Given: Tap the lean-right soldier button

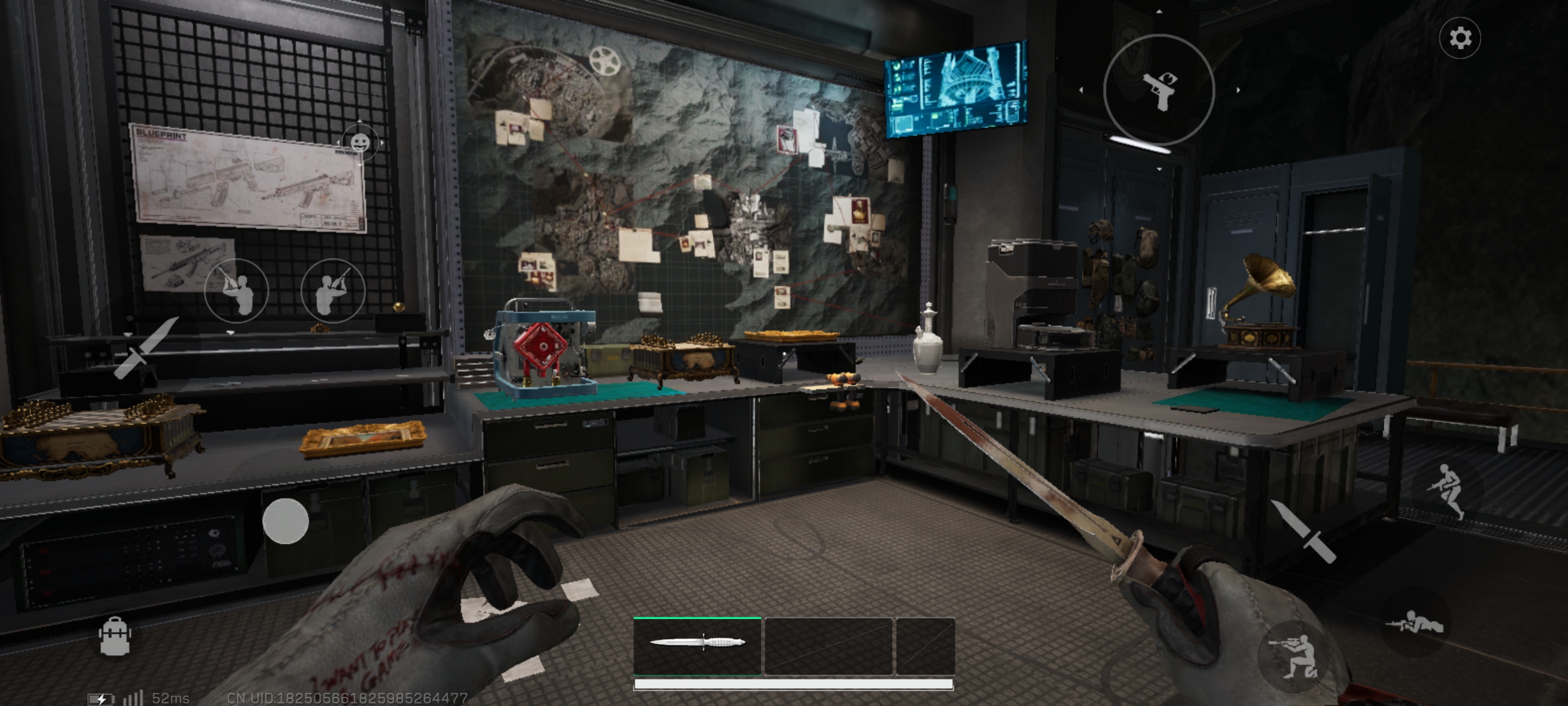Looking at the screenshot, I should [x=333, y=291].
